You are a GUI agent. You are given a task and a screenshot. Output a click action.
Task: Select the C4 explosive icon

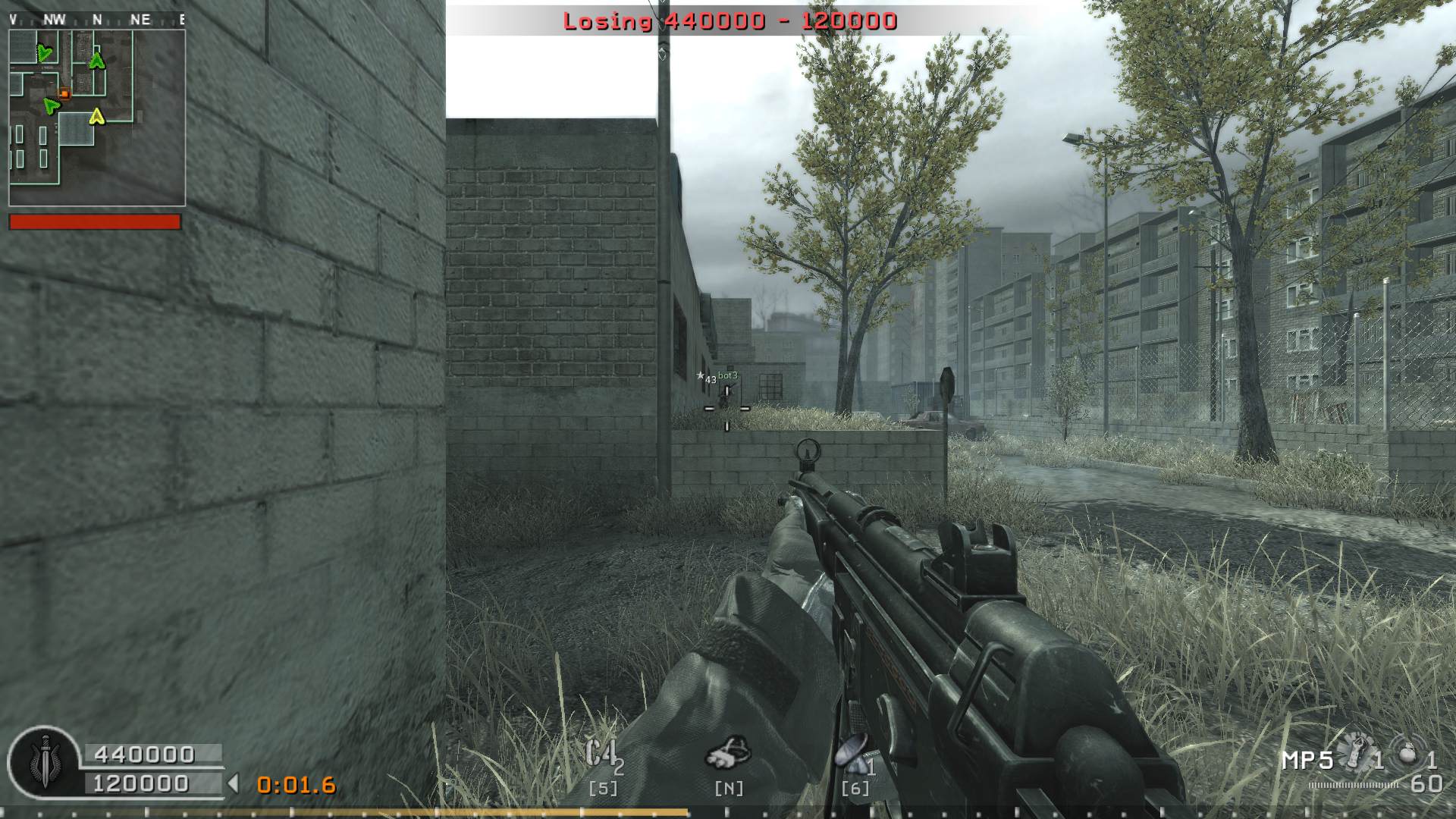coord(602,755)
